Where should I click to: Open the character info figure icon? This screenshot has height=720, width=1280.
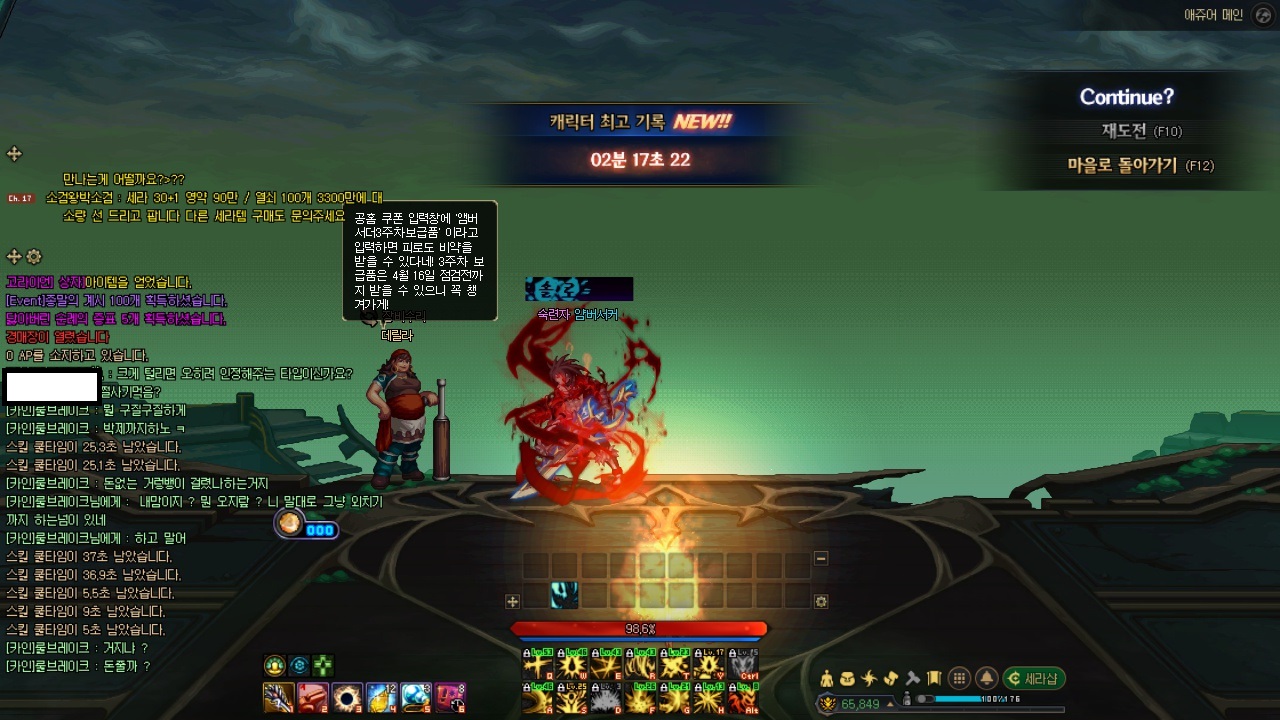pyautogui.click(x=827, y=678)
